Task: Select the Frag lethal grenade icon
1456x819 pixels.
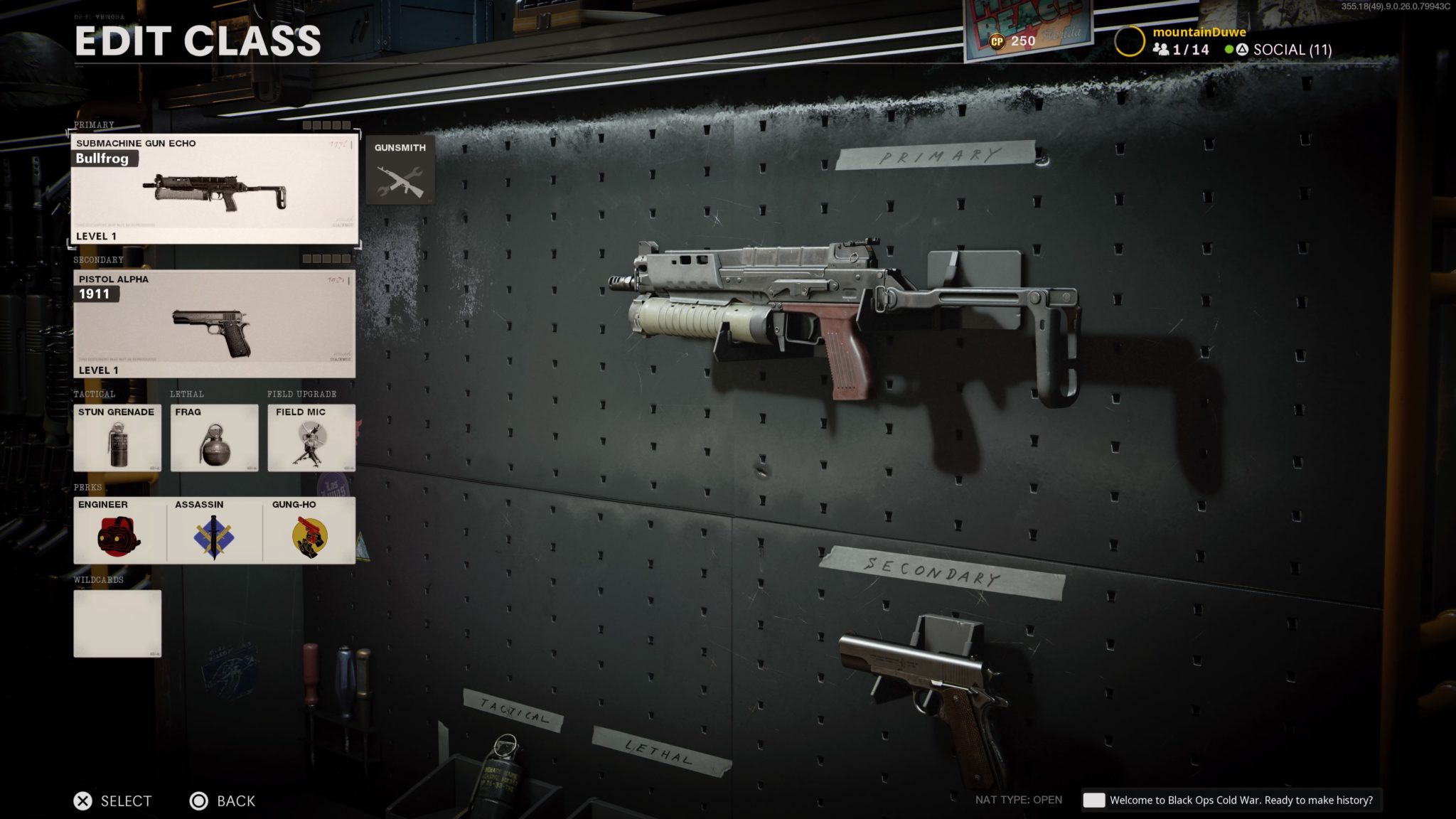Action: pyautogui.click(x=215, y=439)
